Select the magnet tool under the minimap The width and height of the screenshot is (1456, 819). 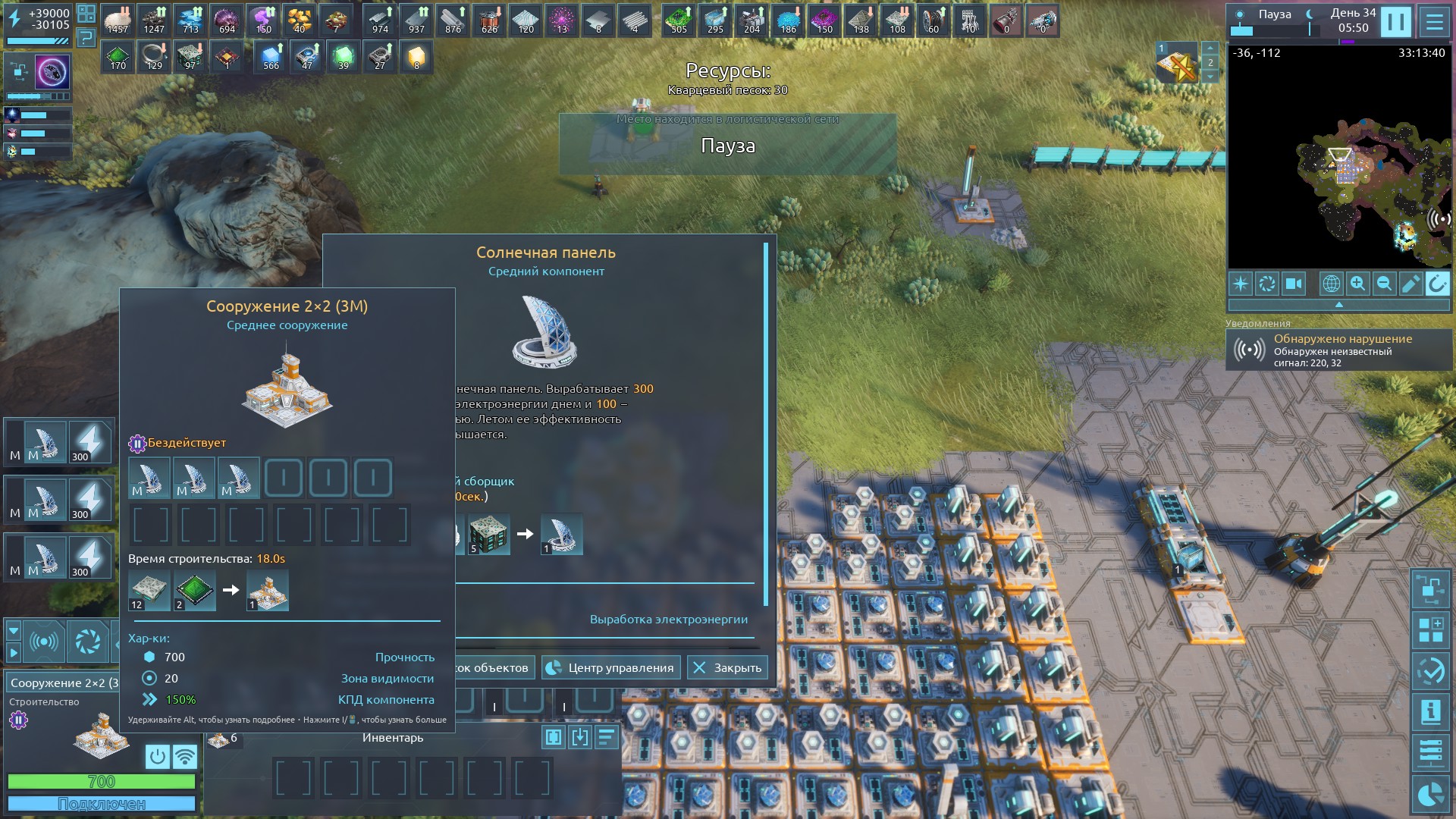1437,284
